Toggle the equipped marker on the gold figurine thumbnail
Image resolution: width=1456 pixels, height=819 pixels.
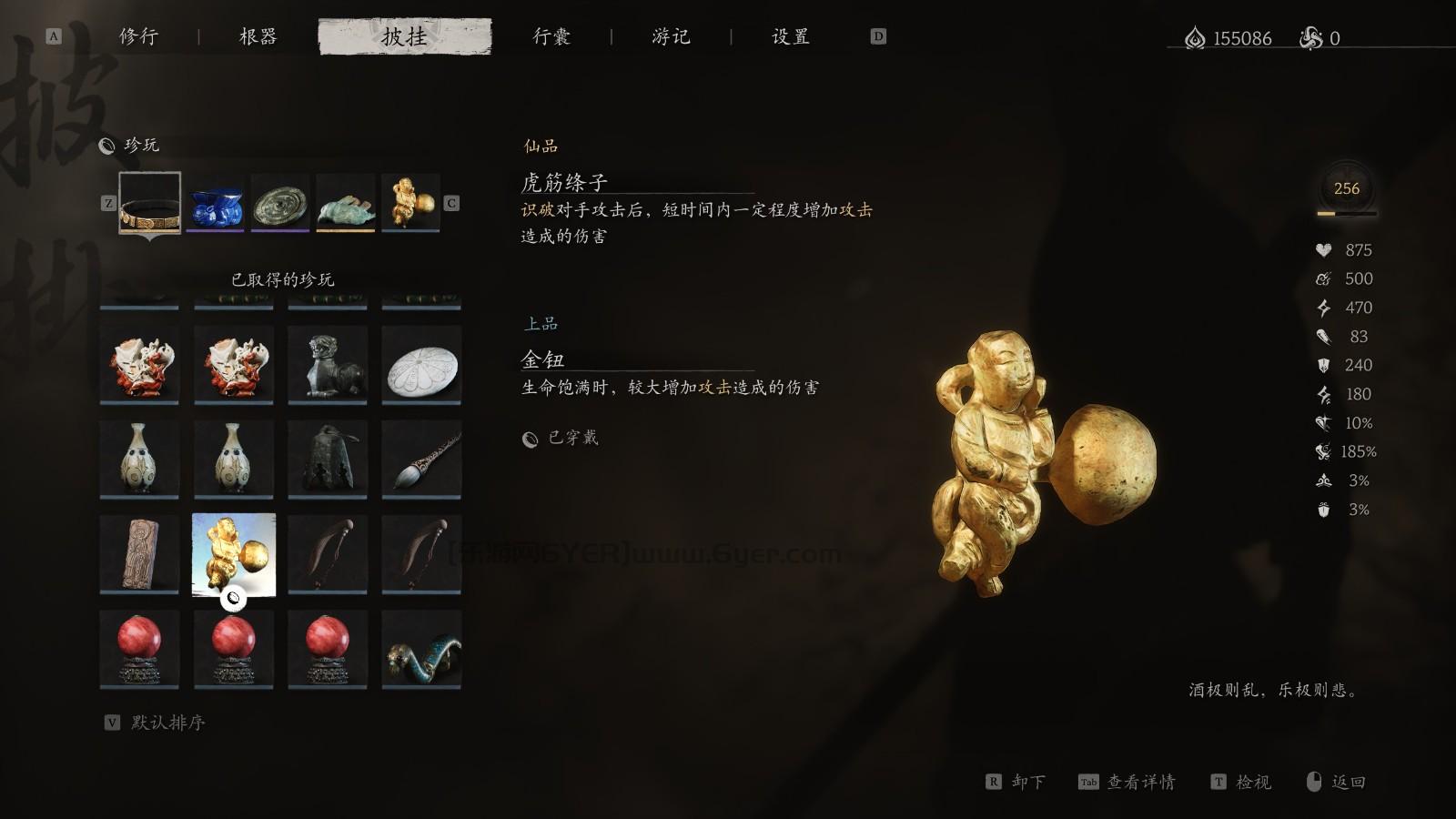click(235, 599)
